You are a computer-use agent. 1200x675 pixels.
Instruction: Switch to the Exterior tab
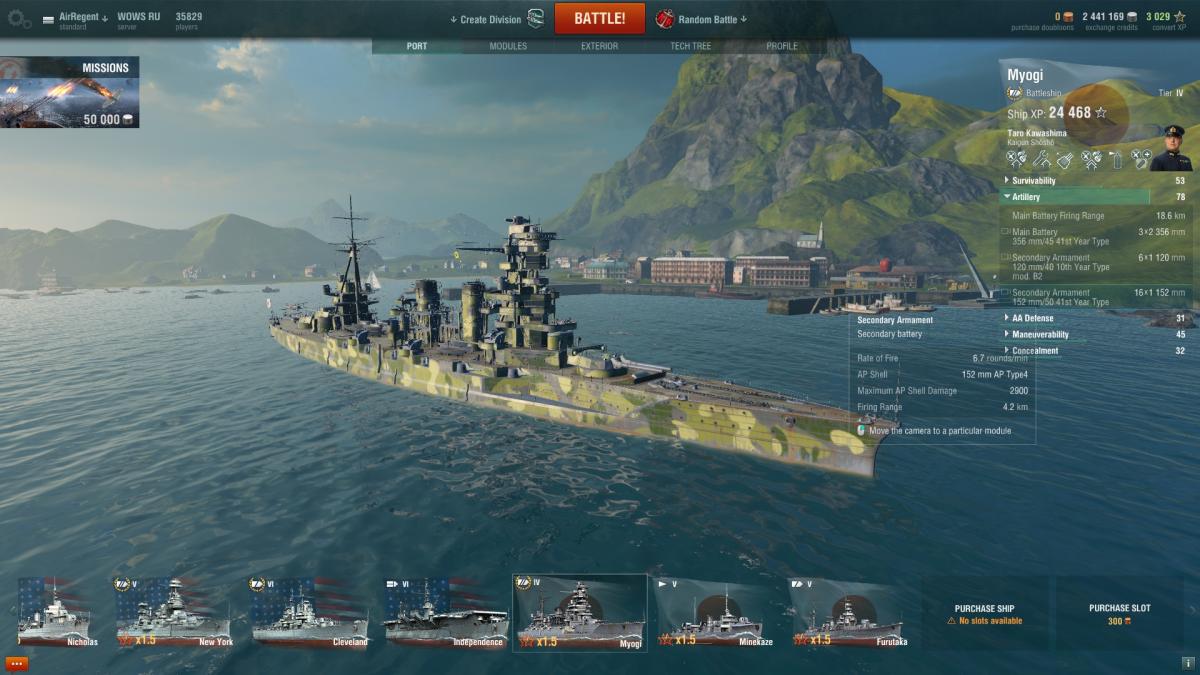tap(599, 46)
